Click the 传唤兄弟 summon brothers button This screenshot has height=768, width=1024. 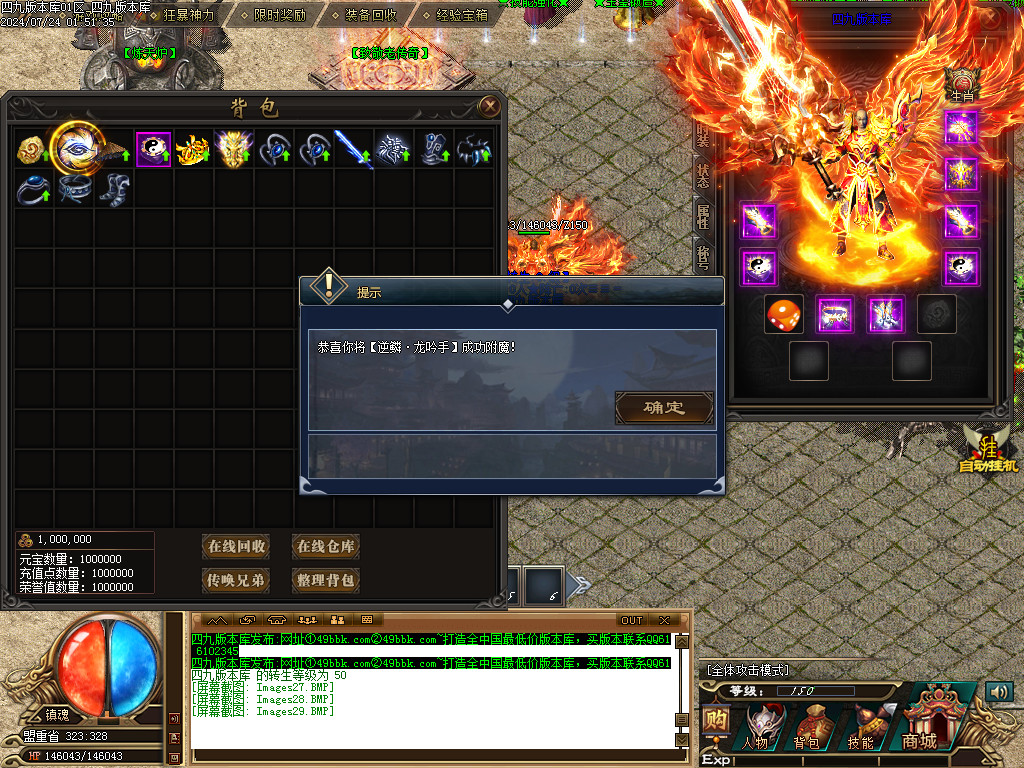click(x=237, y=580)
